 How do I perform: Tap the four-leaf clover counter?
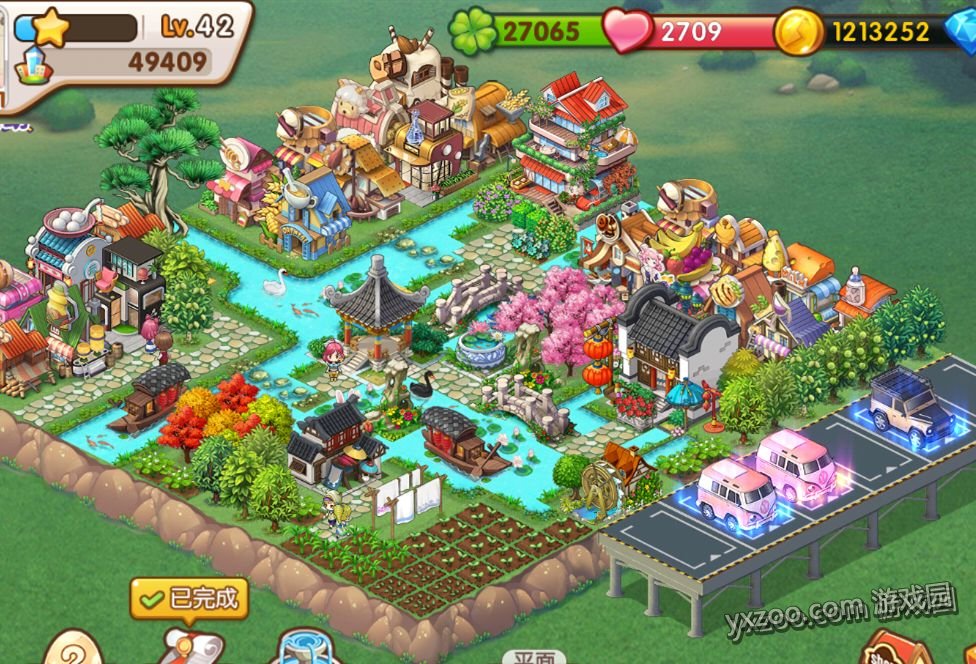(x=530, y=31)
